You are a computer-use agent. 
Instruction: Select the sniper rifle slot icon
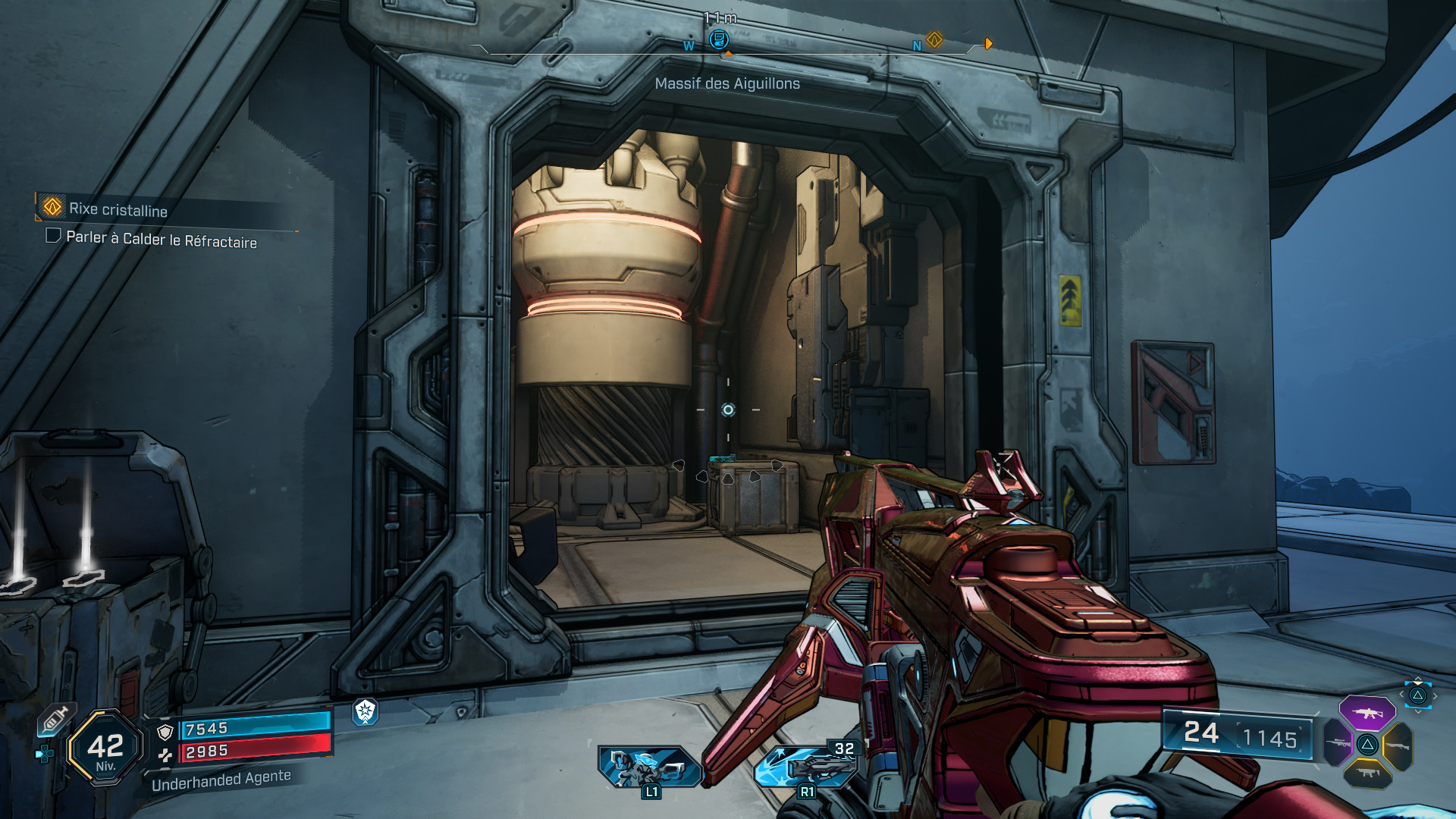(x=1338, y=743)
